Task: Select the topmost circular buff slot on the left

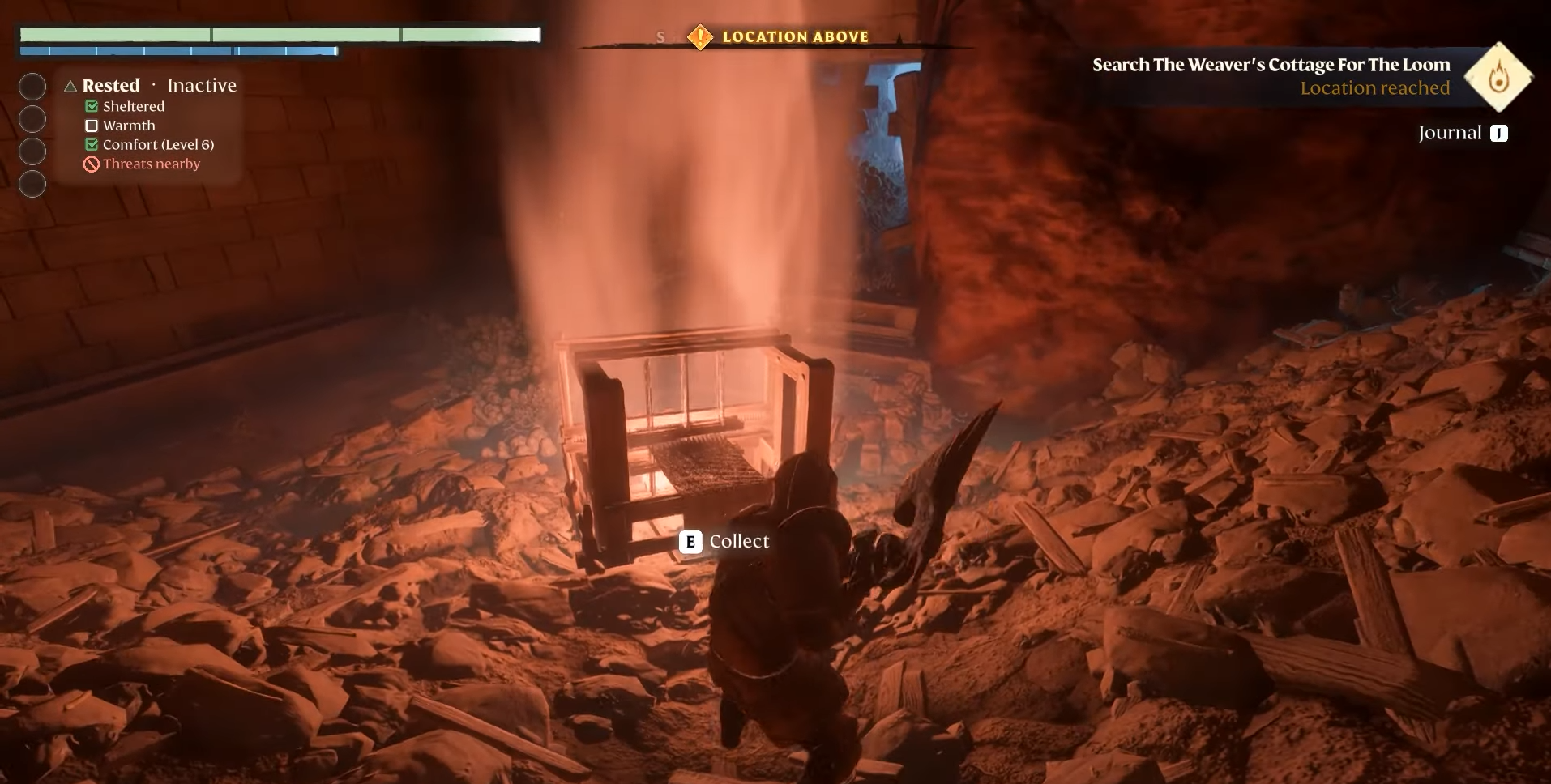Action: tap(32, 86)
